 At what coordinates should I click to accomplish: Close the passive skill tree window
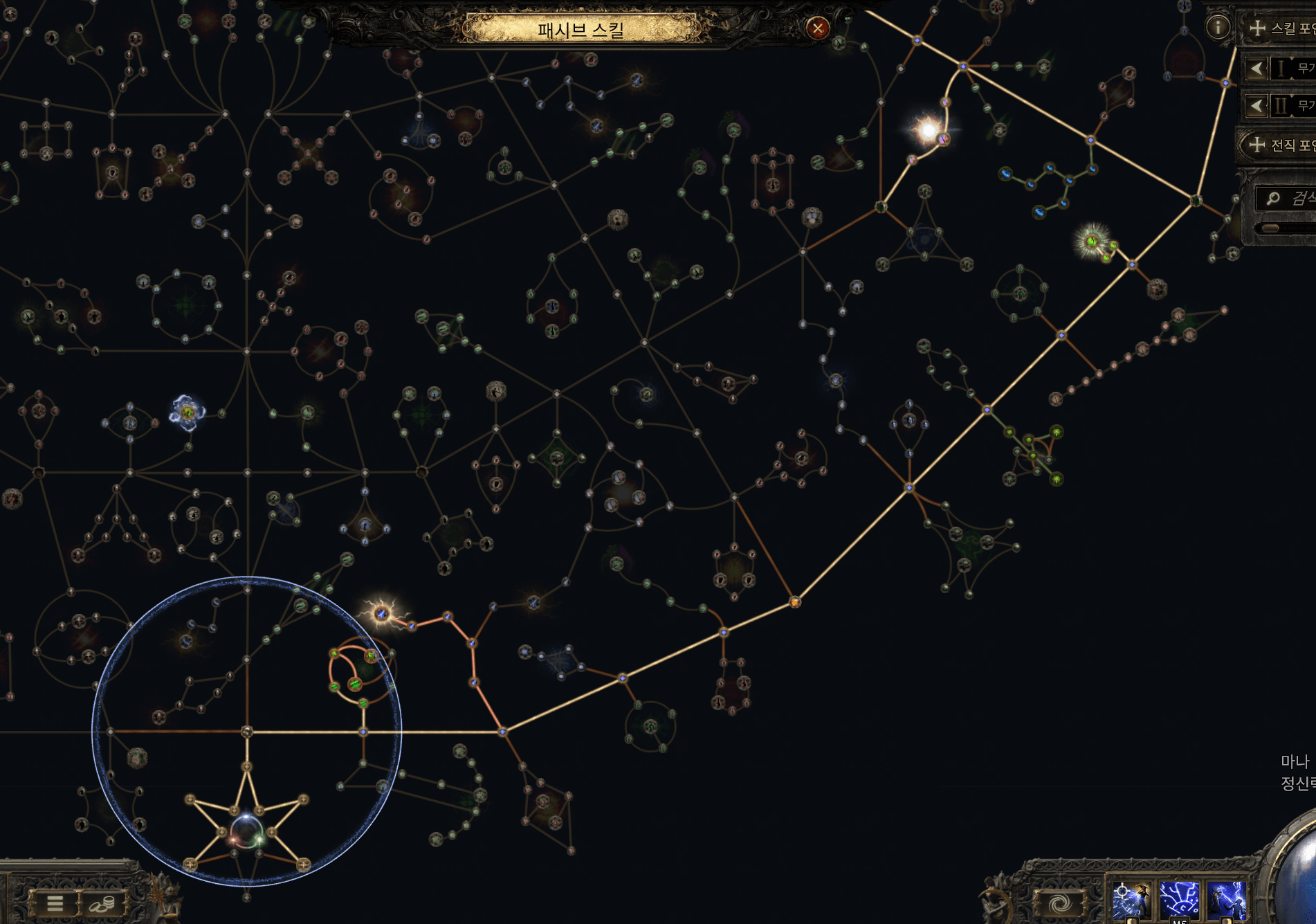pyautogui.click(x=817, y=28)
